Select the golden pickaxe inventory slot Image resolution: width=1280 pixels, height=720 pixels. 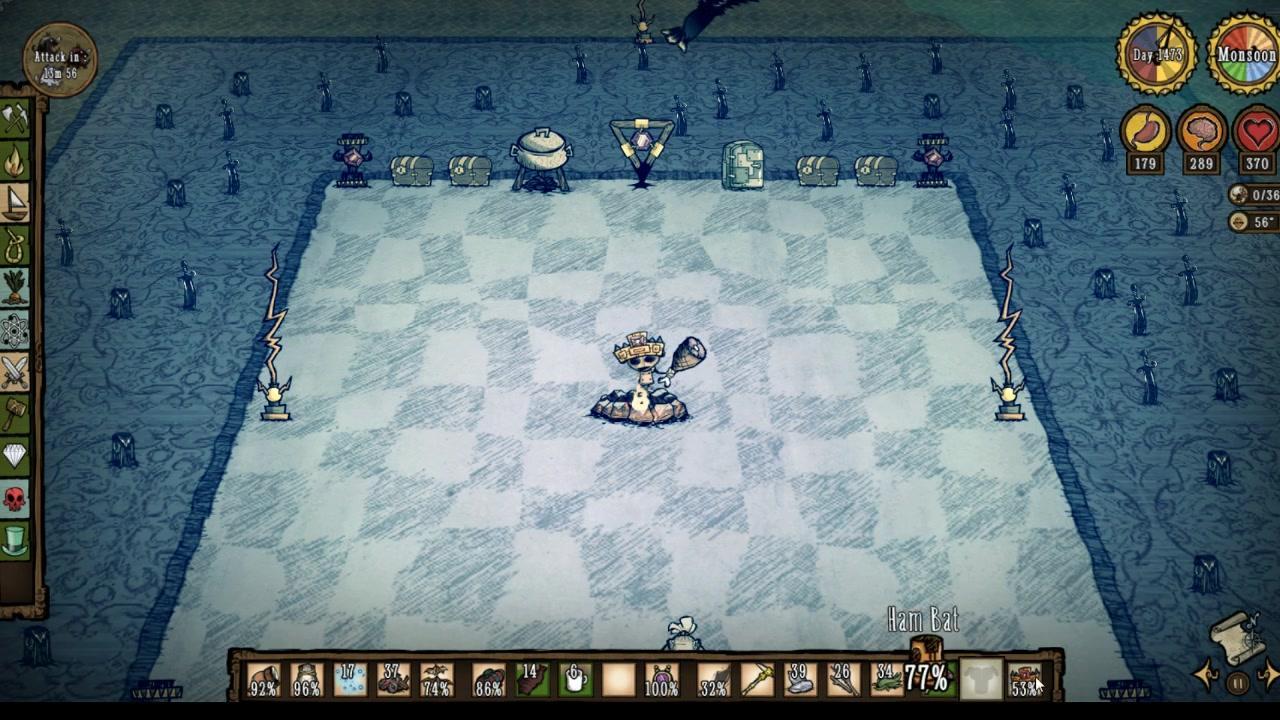point(757,680)
